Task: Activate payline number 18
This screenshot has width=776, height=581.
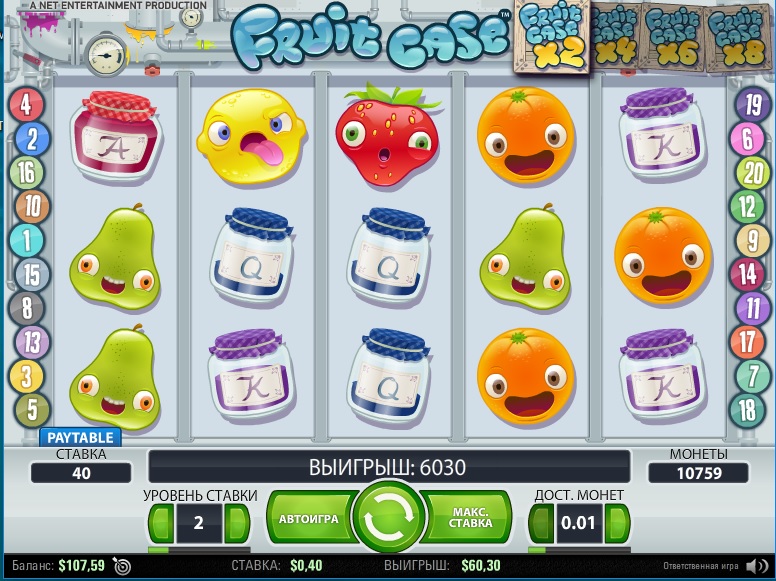Action: coord(748,409)
